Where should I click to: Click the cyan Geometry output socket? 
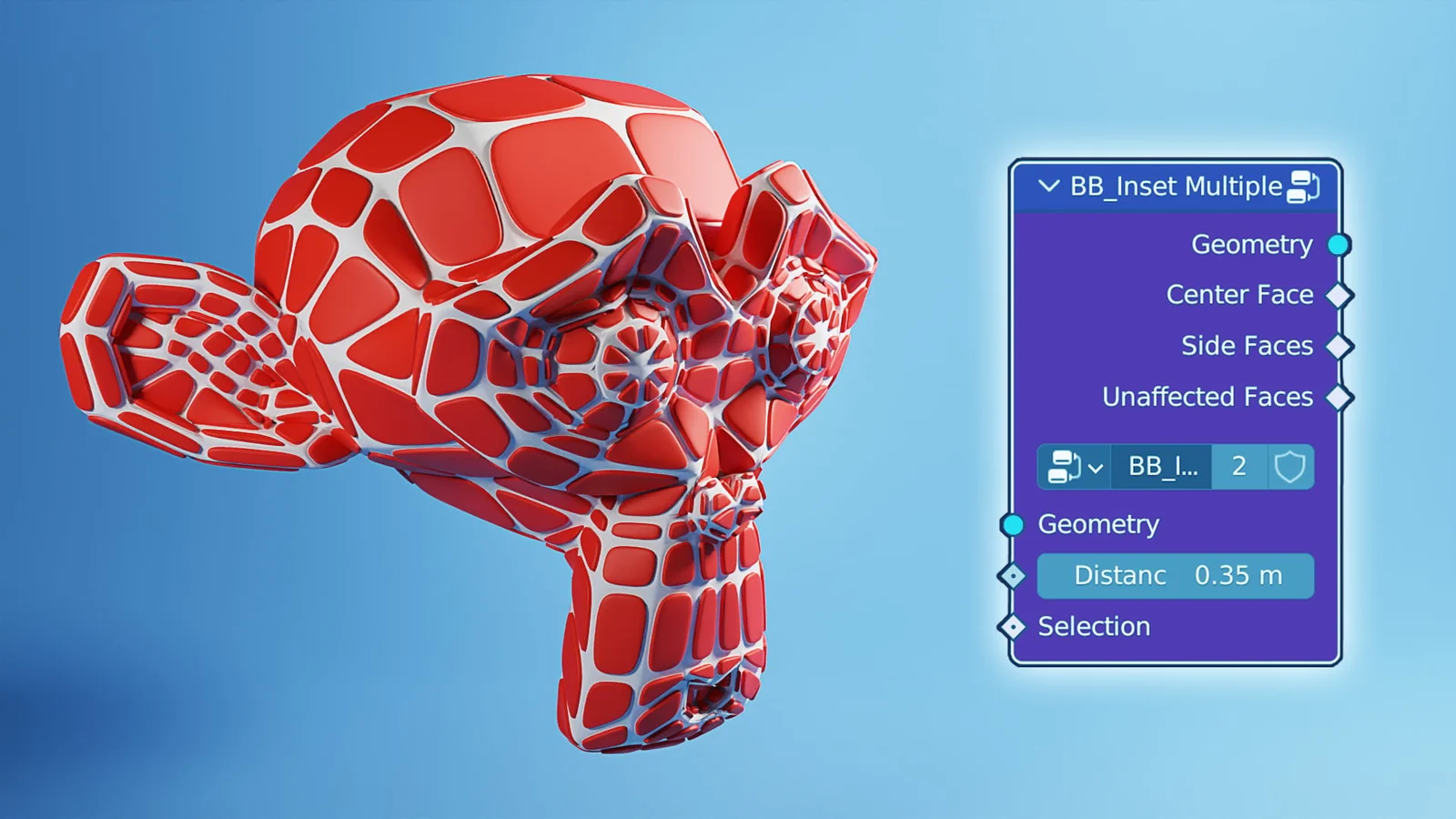pyautogui.click(x=1338, y=244)
